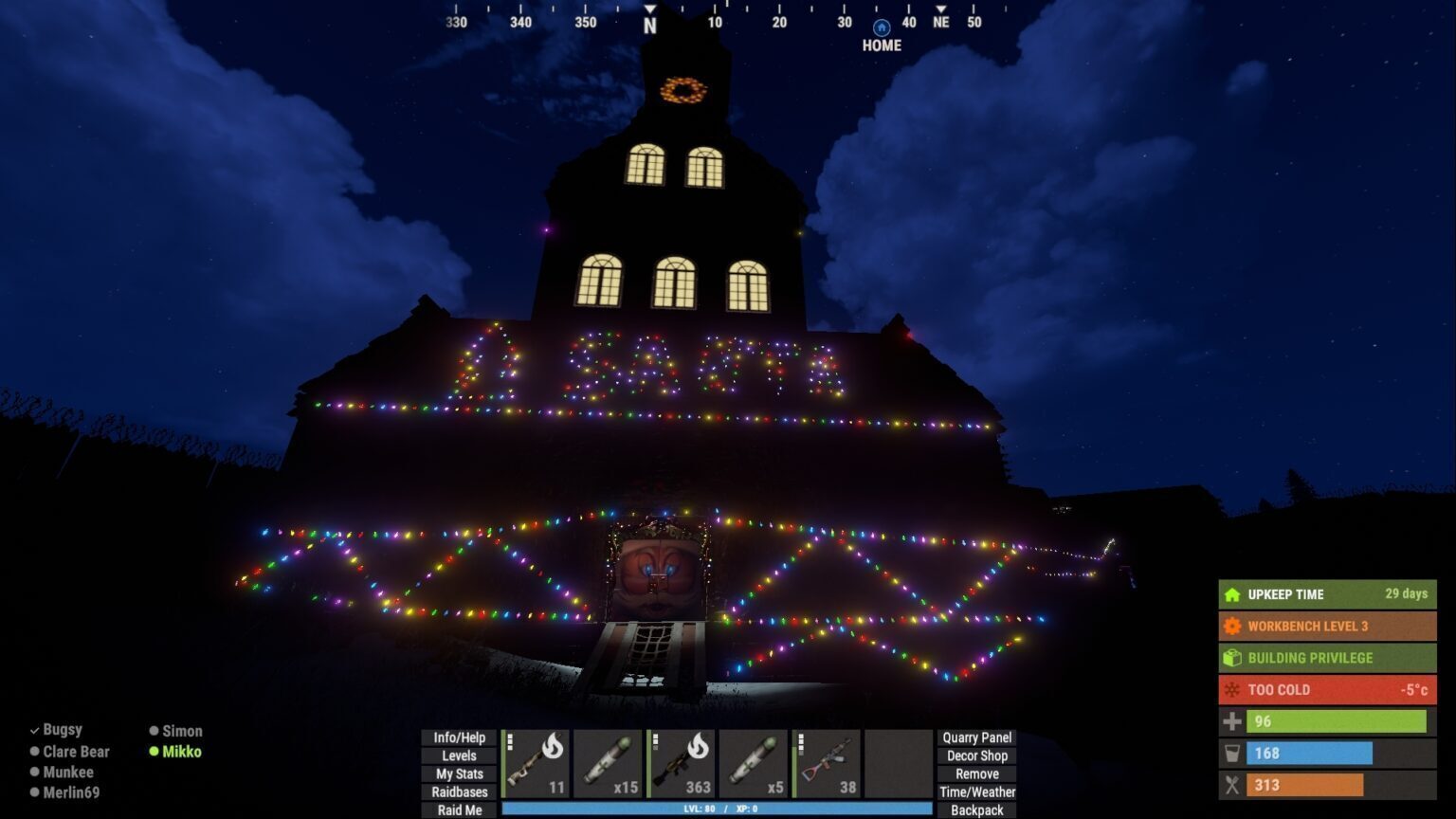Open the Raidbases menu
This screenshot has height=819, width=1456.
tap(459, 792)
